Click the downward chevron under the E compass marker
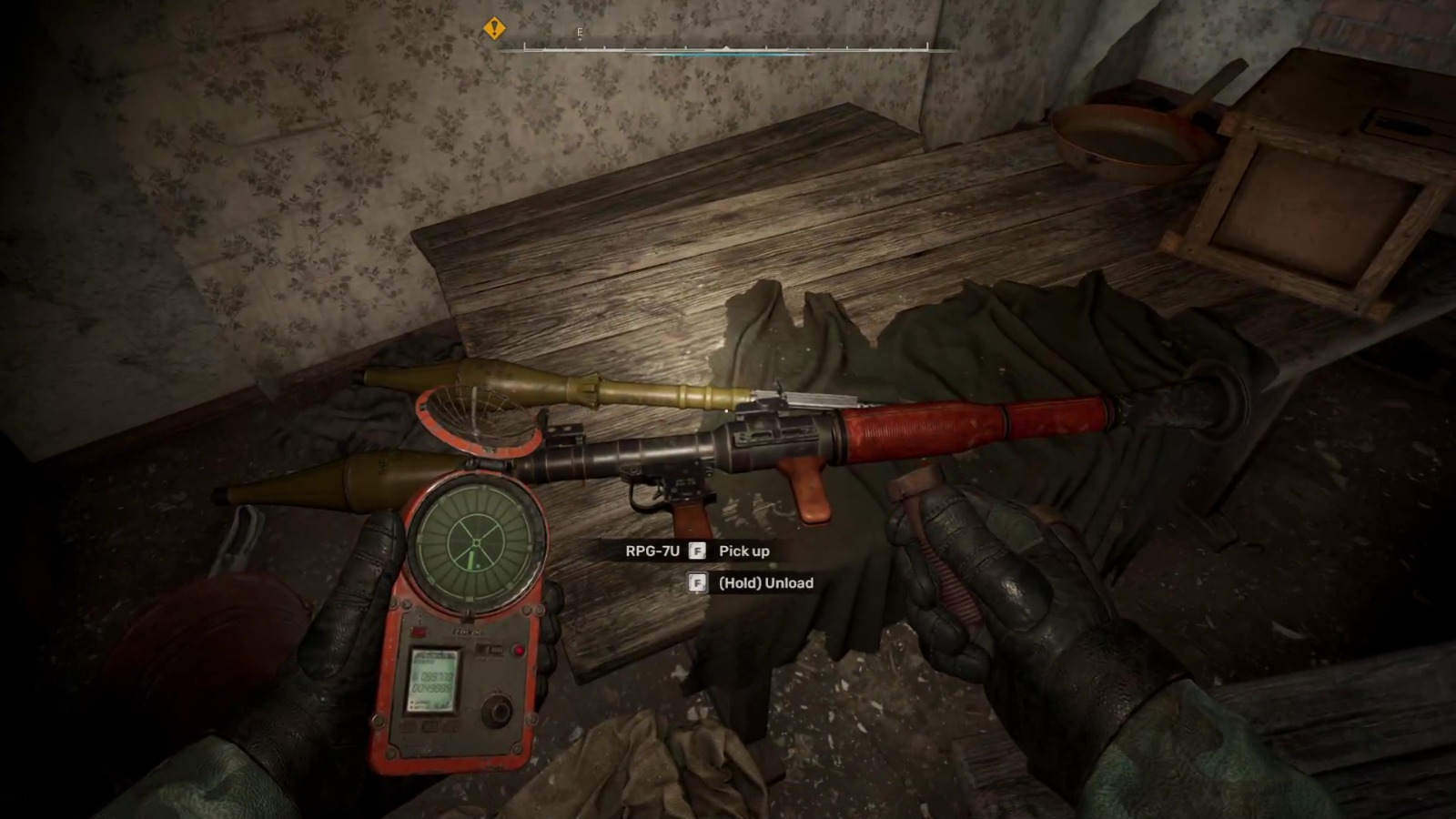 [x=580, y=38]
